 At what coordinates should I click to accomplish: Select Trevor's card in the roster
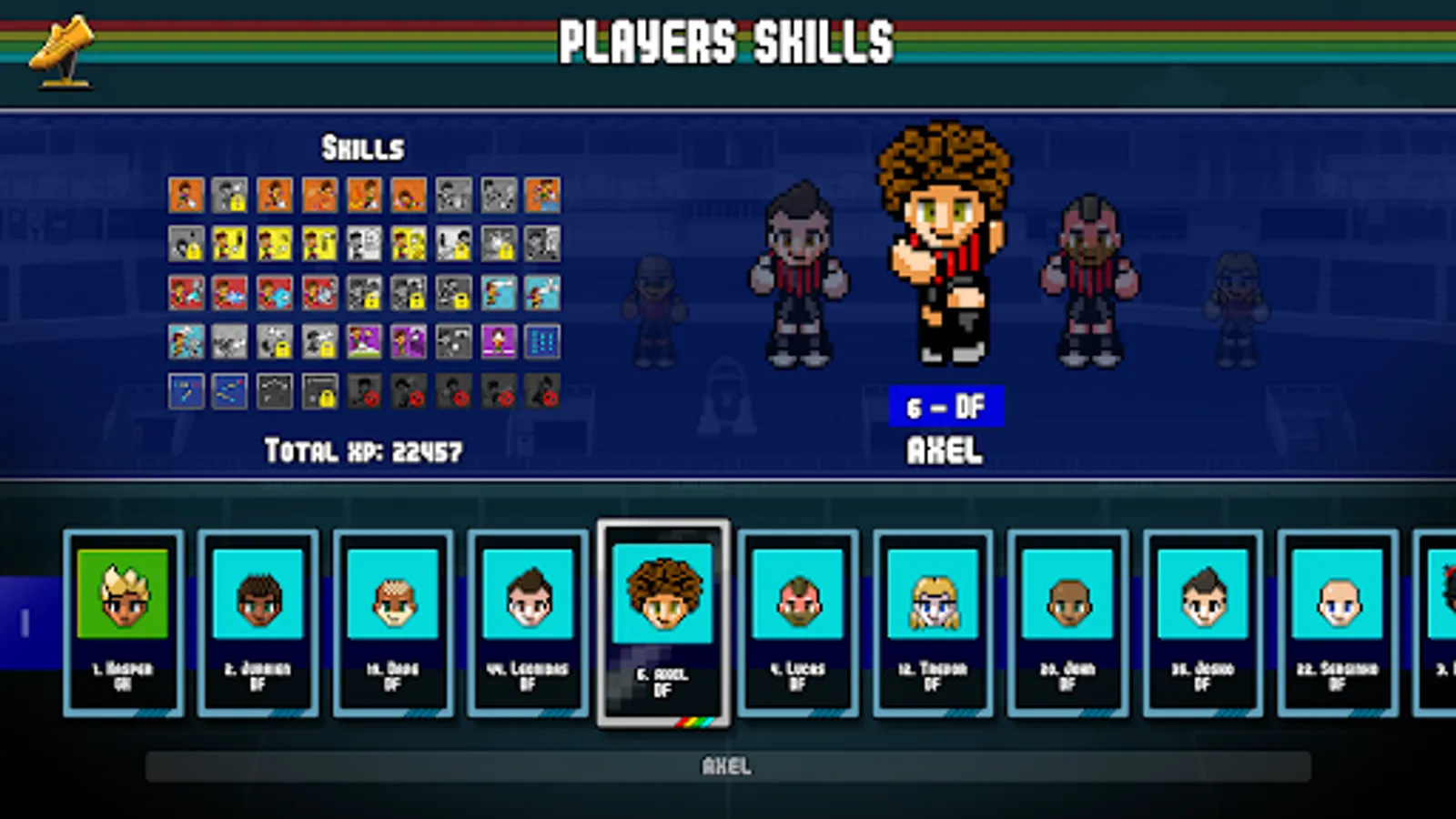click(x=933, y=623)
